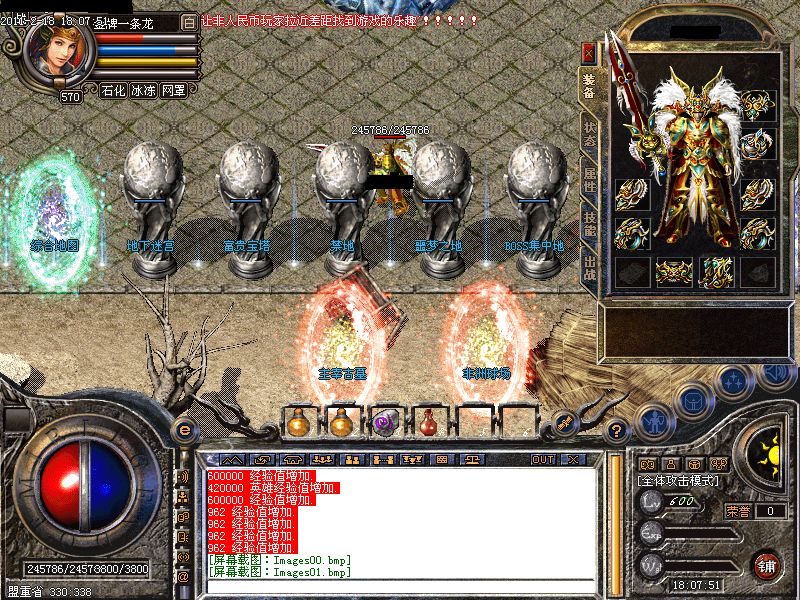Switch to the 状态 tab
Image resolution: width=800 pixels, height=600 pixels.
click(x=589, y=134)
